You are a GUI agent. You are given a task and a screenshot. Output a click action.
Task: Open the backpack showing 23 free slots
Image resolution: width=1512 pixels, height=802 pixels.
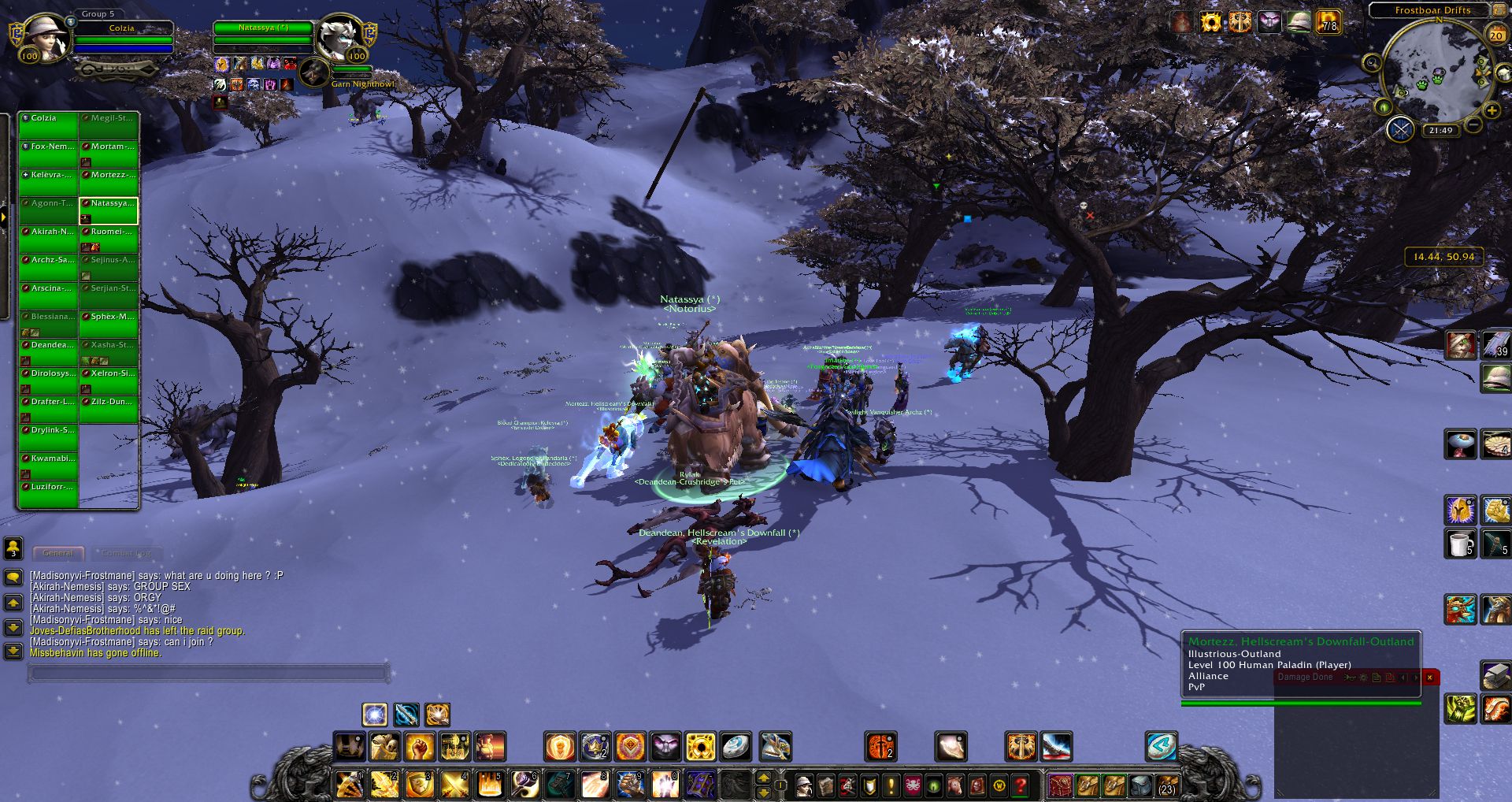[x=1167, y=785]
